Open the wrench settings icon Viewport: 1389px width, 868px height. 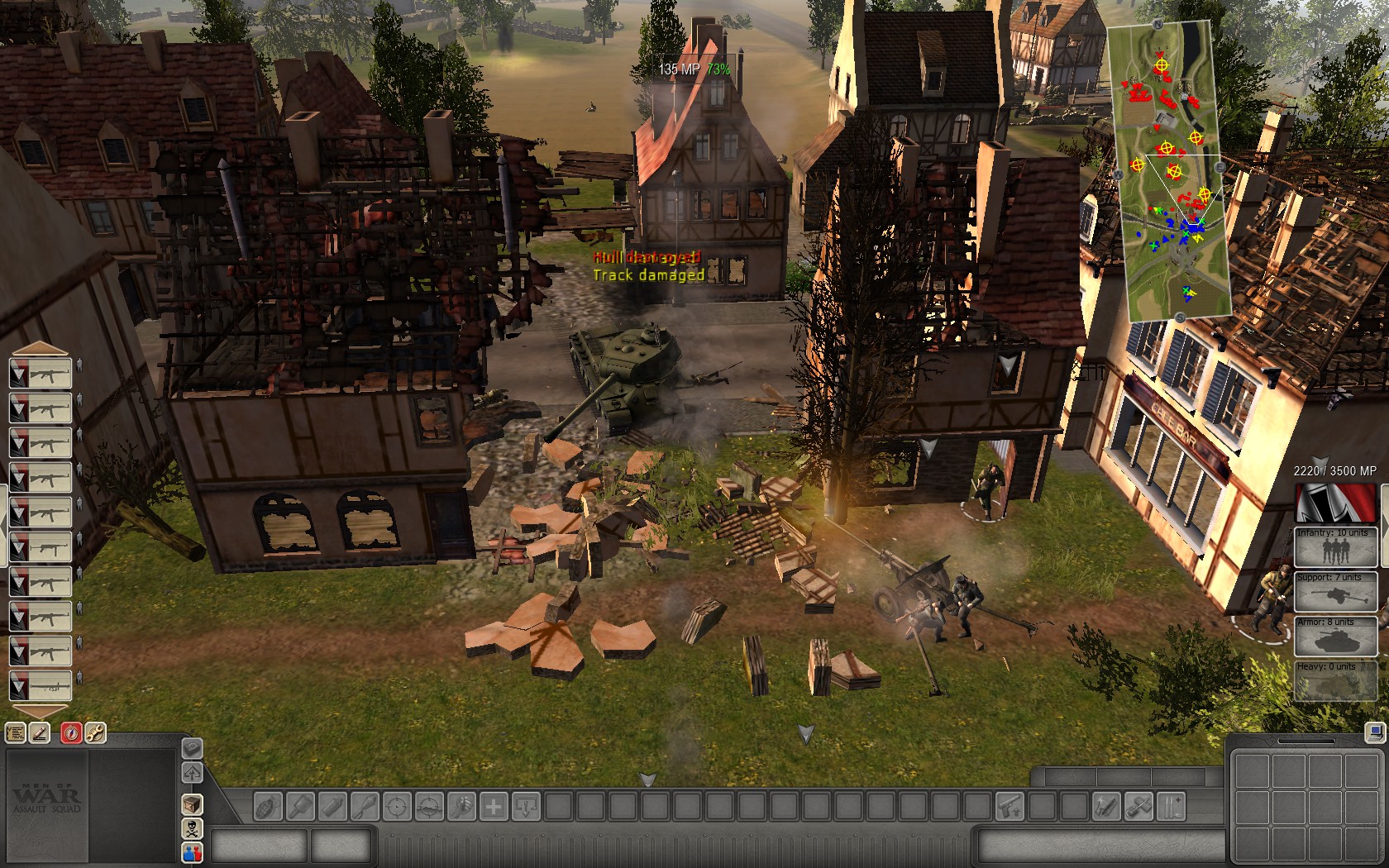click(x=95, y=732)
